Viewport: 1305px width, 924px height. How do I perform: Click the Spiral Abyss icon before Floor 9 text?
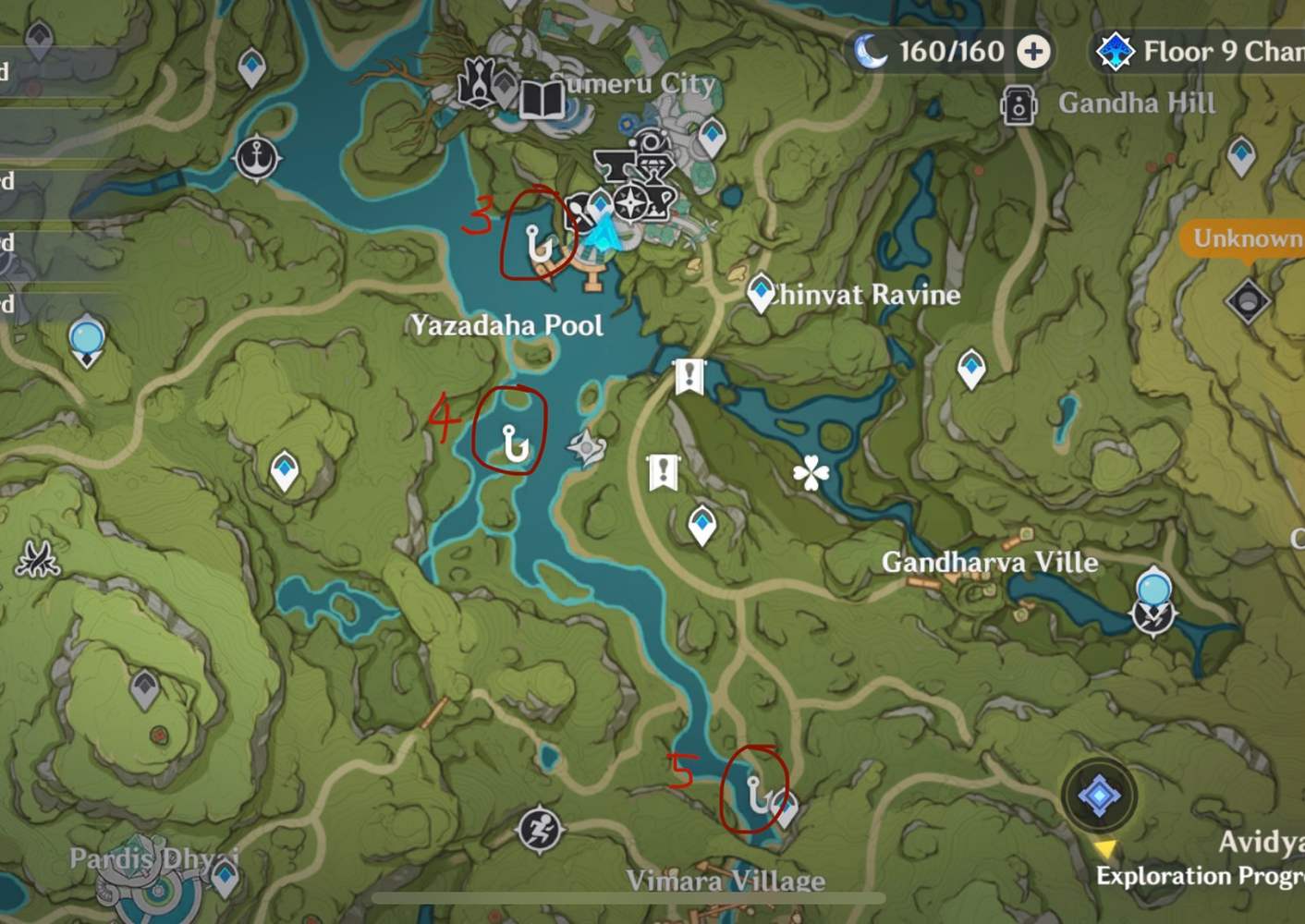1116,53
